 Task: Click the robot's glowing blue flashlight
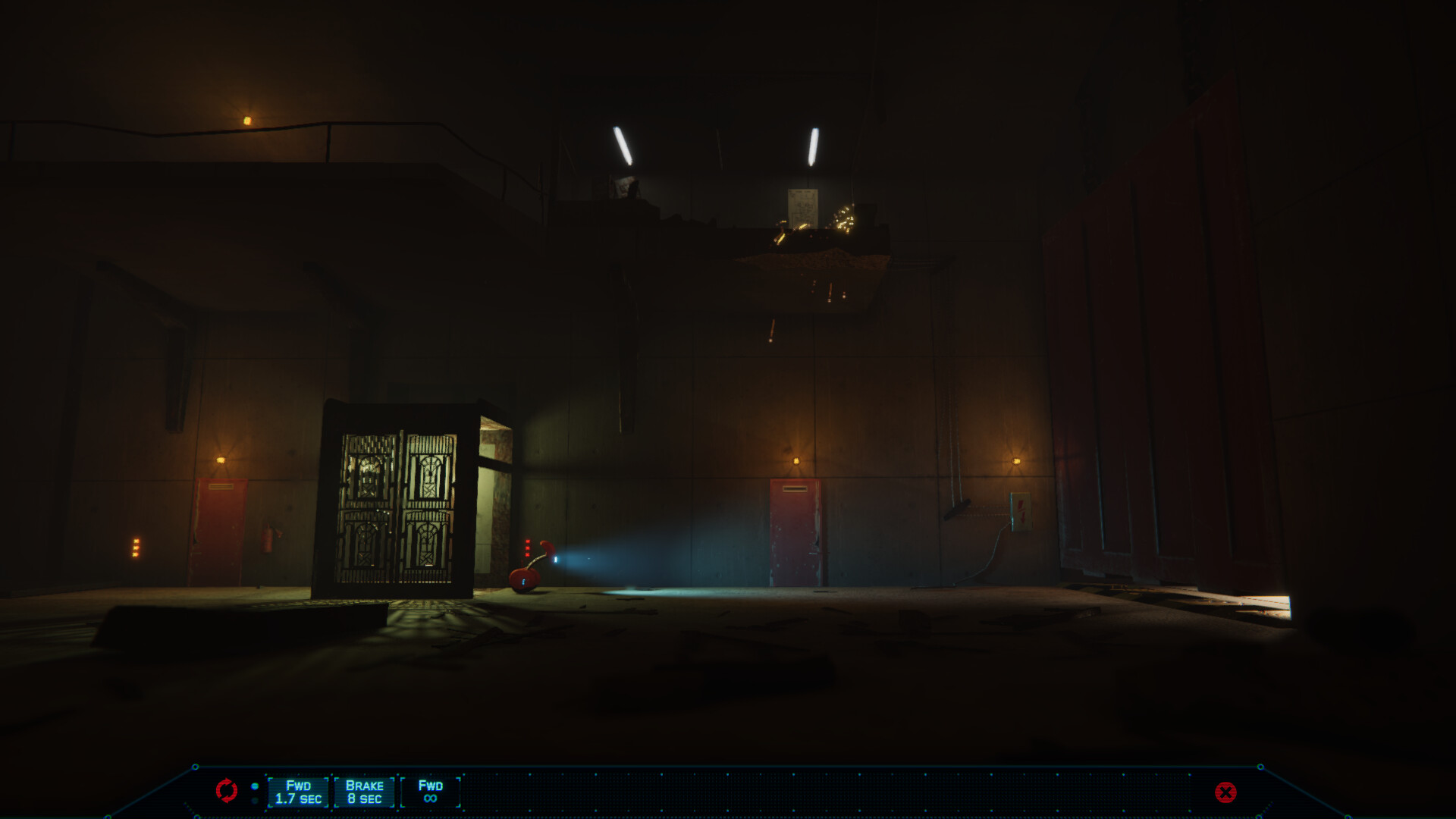coord(556,560)
